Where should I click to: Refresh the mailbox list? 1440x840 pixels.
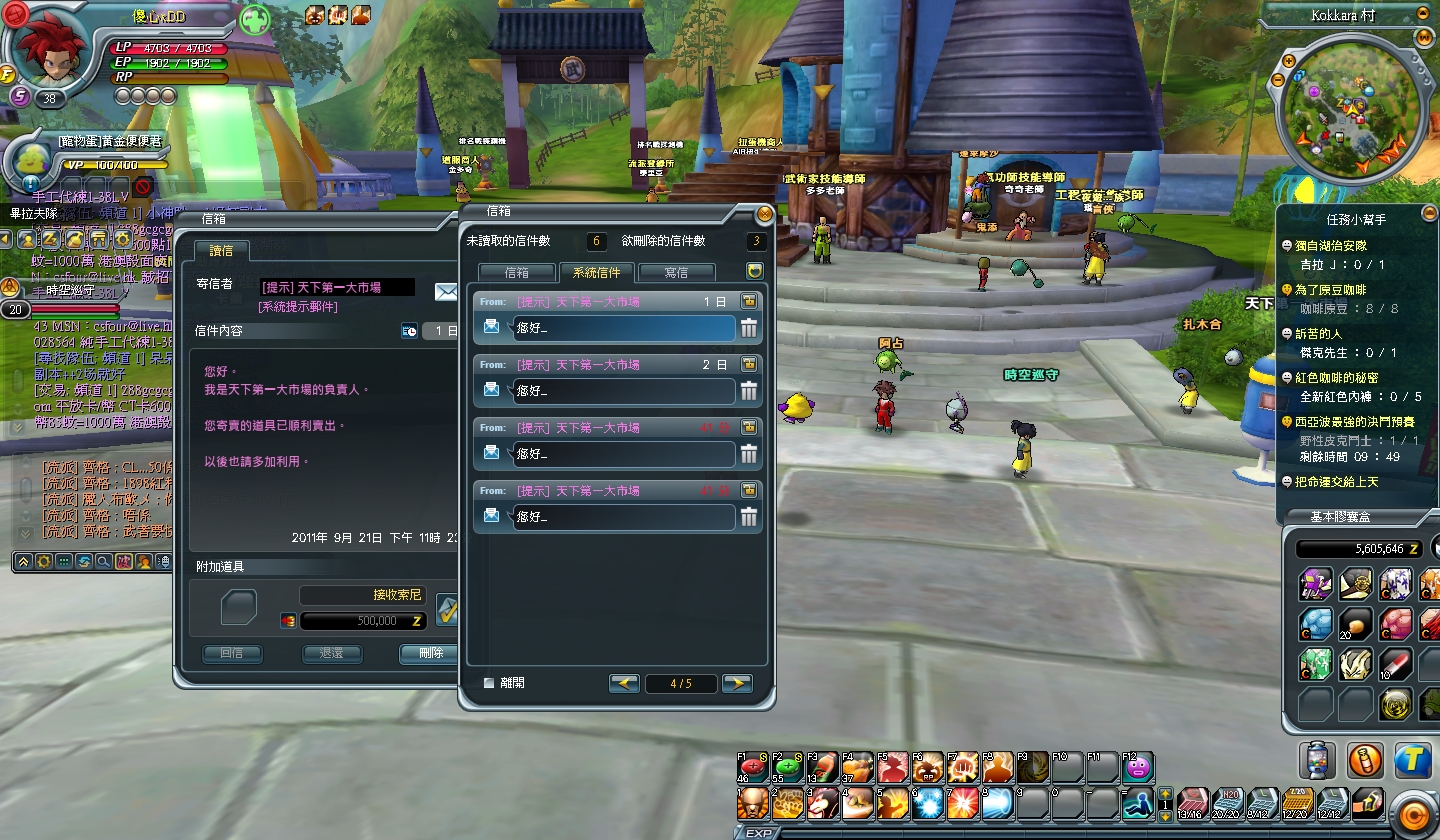pos(755,271)
